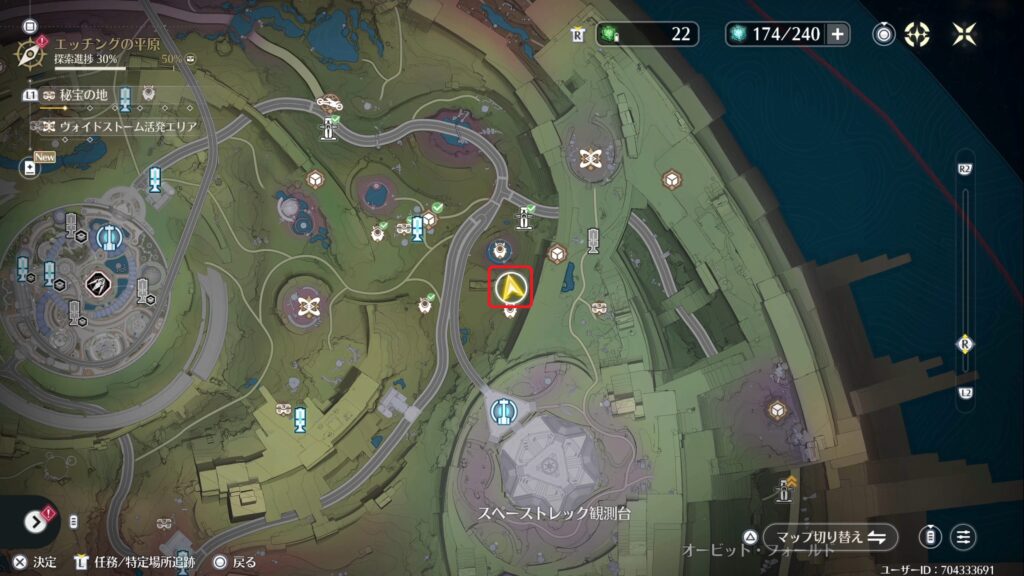Image resolution: width=1024 pixels, height=576 pixels.
Task: Select the yellow player arrow marker
Action: [512, 288]
